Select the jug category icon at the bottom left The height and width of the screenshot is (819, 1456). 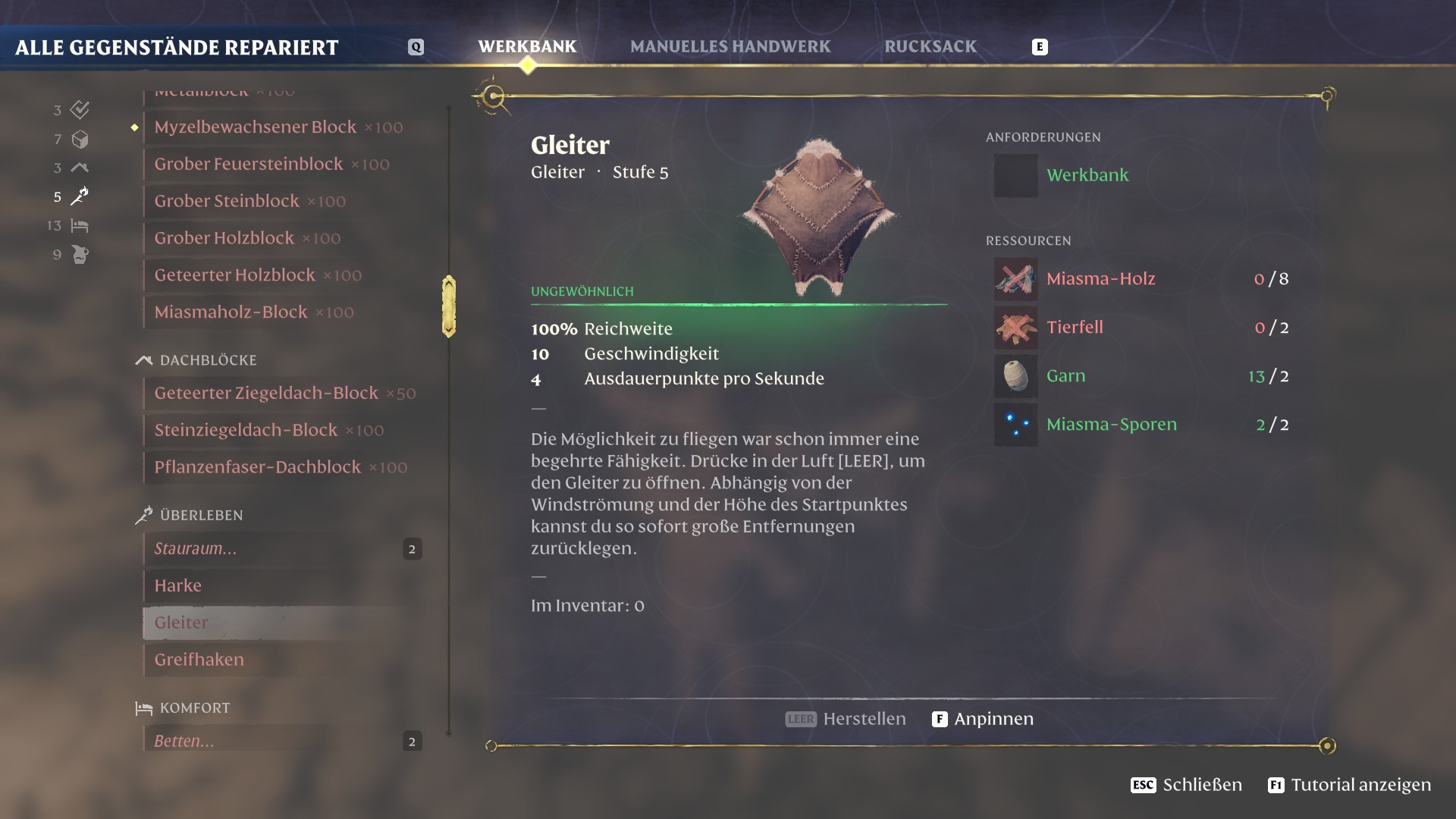point(79,255)
